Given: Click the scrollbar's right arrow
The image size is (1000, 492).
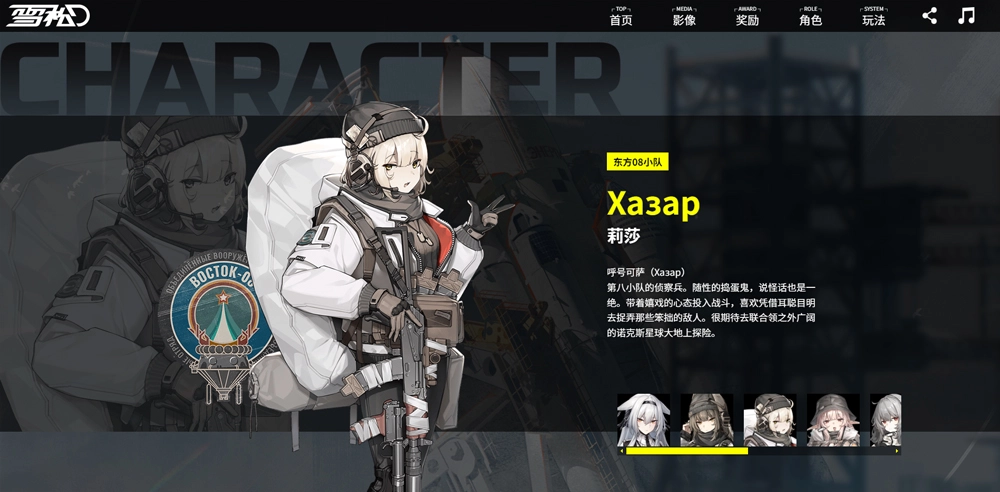Looking at the screenshot, I should 897,451.
